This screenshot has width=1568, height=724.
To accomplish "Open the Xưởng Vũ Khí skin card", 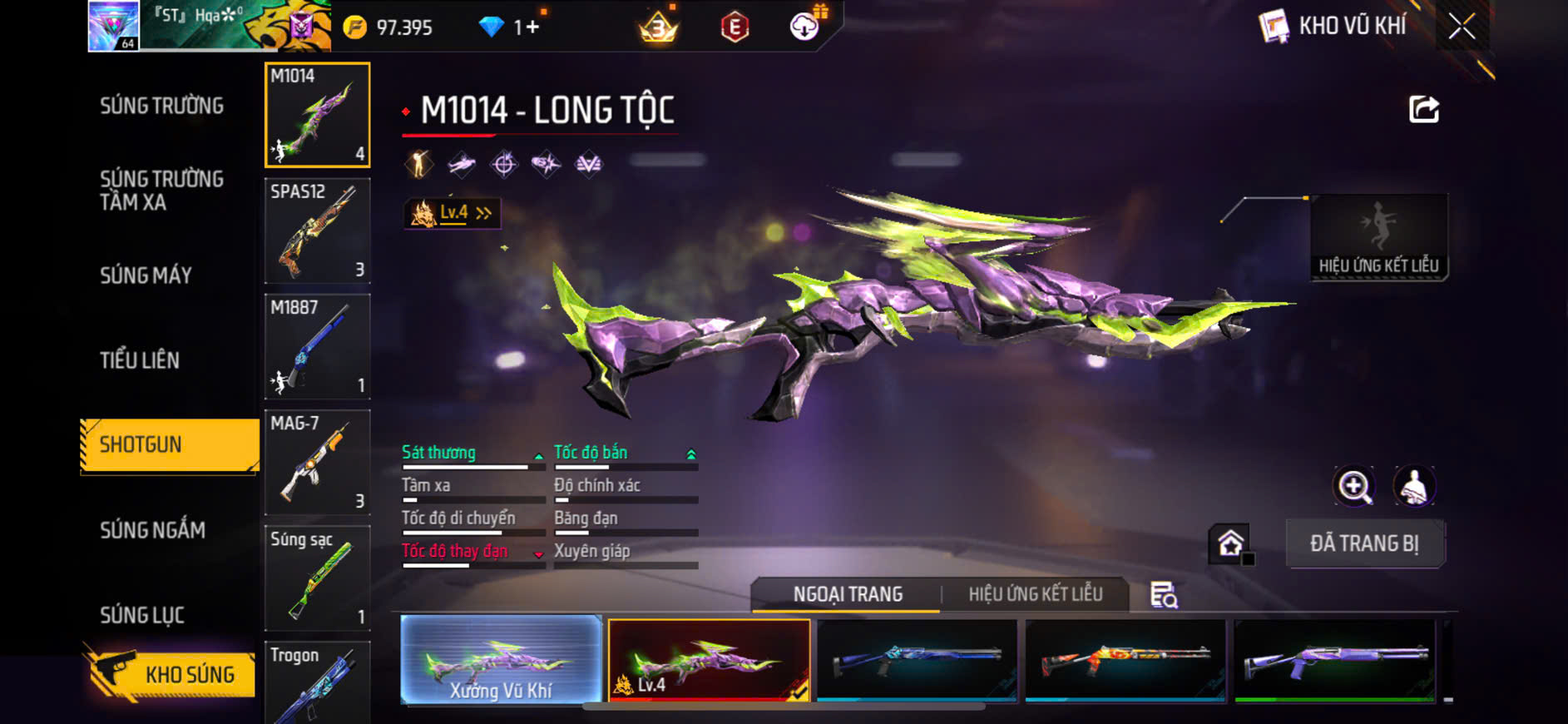I will click(501, 661).
